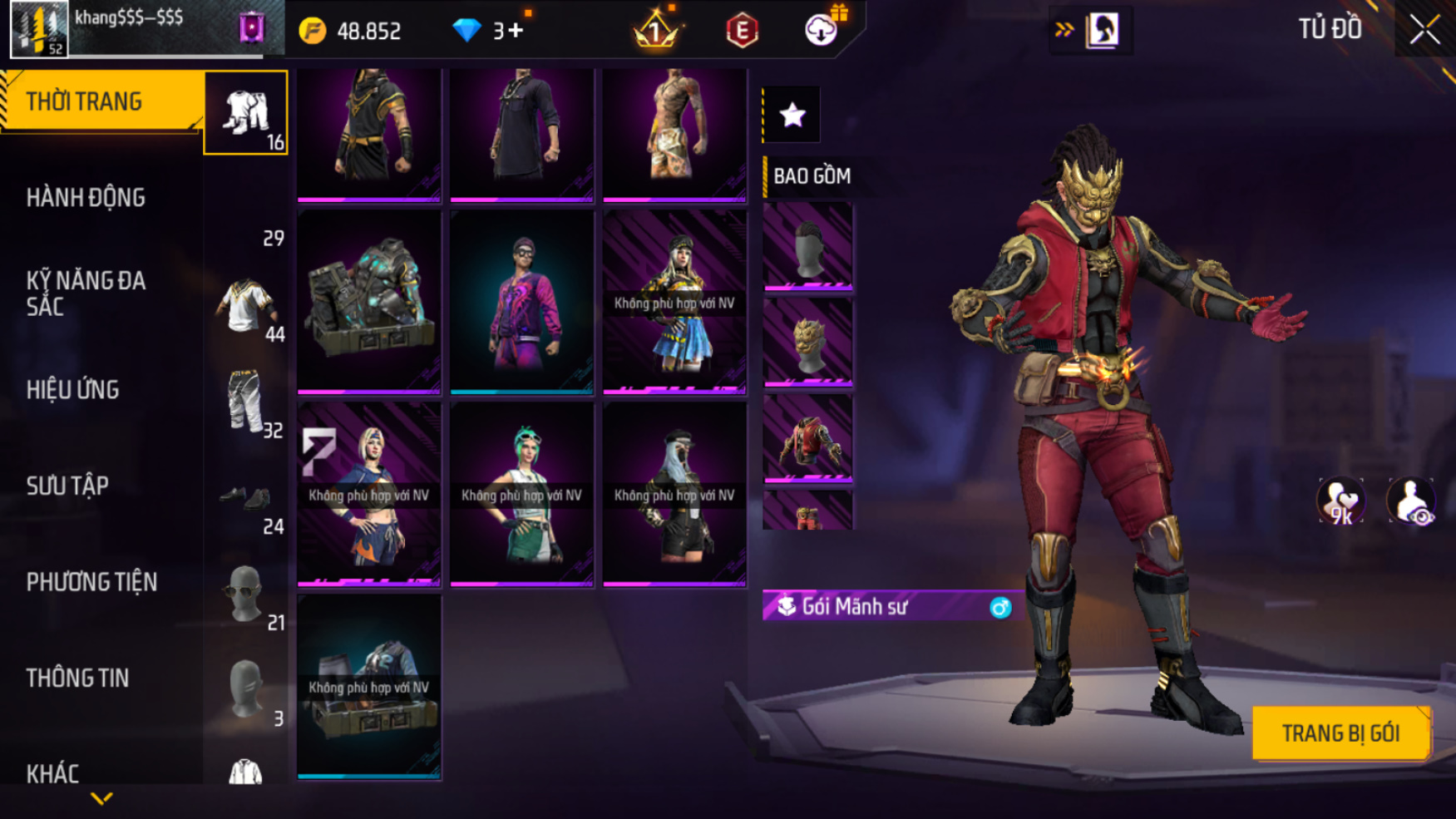Choose the camo armor crate bundle

368,300
